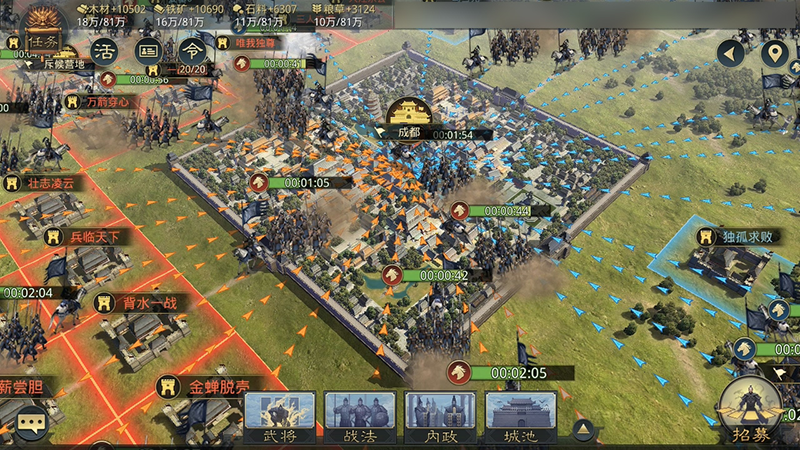This screenshot has width=800, height=450.
Task: Open the 城池 city menu
Action: coord(520,417)
